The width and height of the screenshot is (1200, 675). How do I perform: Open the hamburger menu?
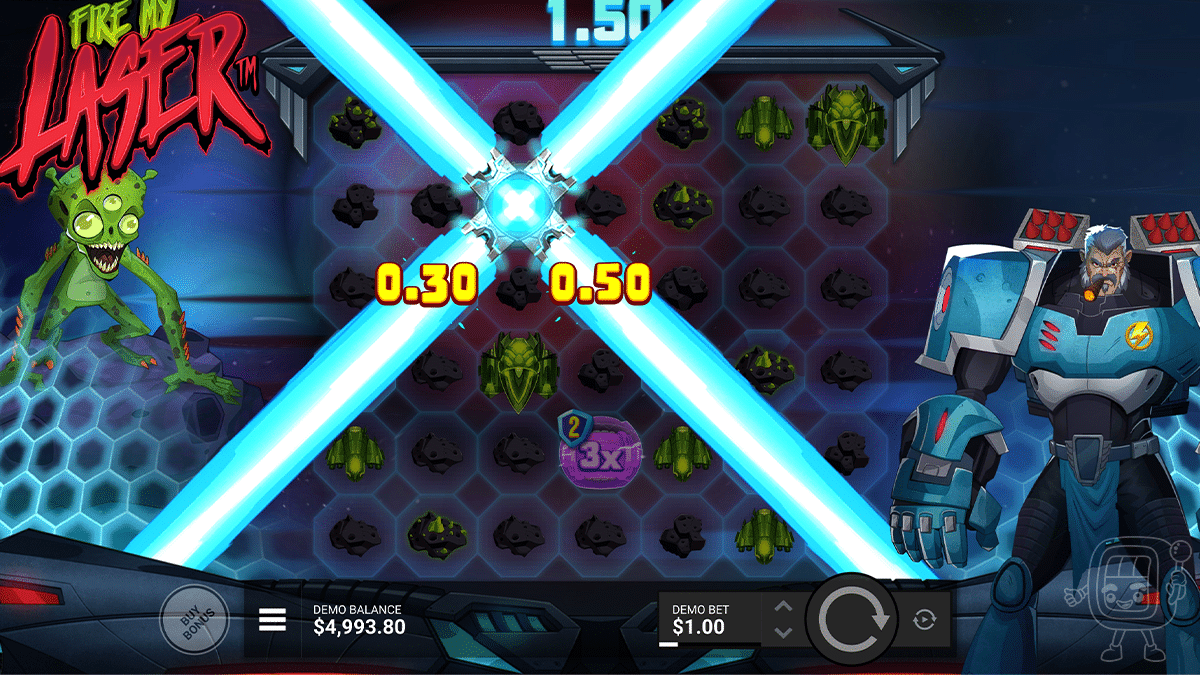click(x=272, y=621)
